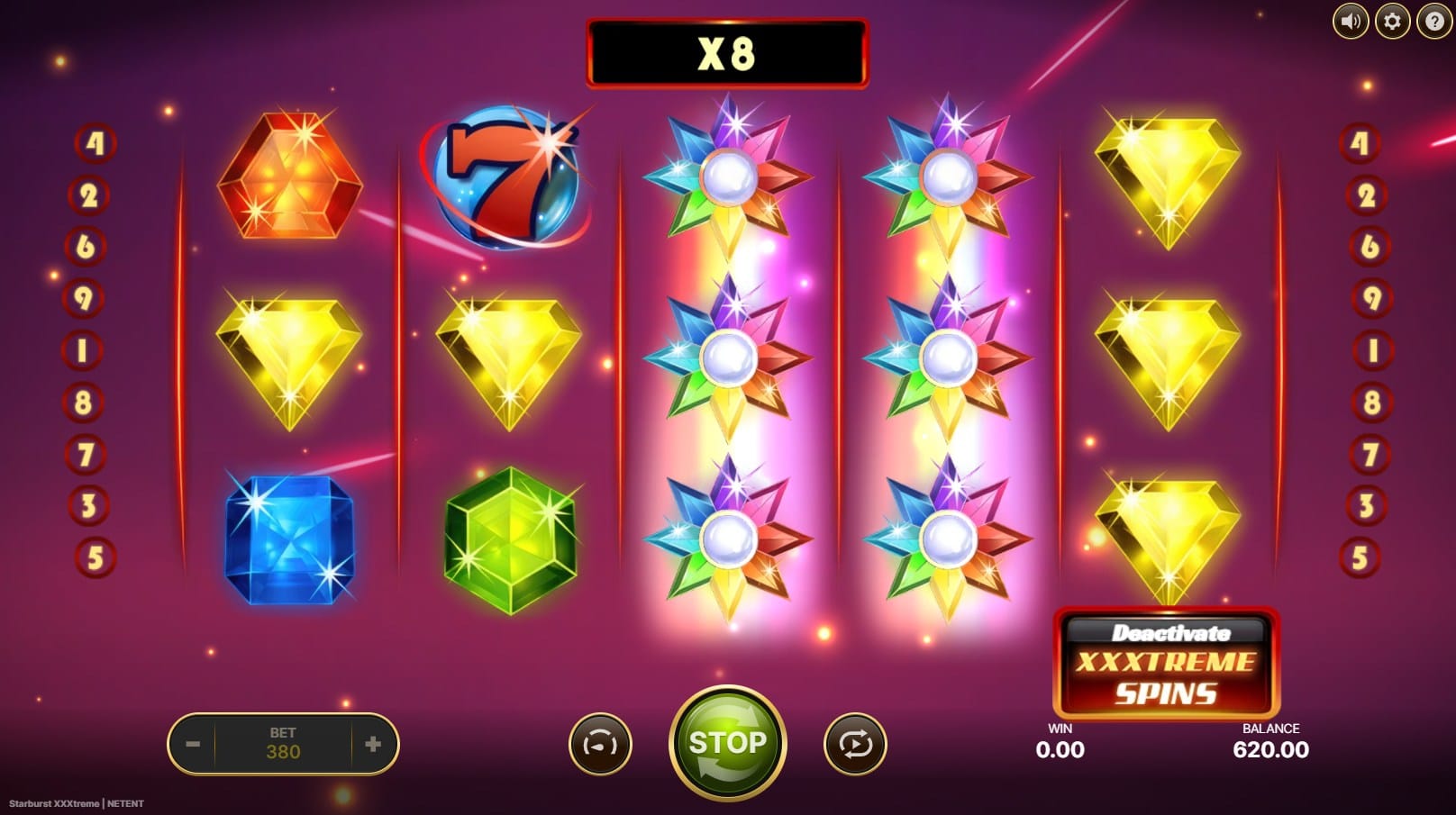1456x815 pixels.
Task: Show help via the question mark icon
Action: (x=1433, y=21)
